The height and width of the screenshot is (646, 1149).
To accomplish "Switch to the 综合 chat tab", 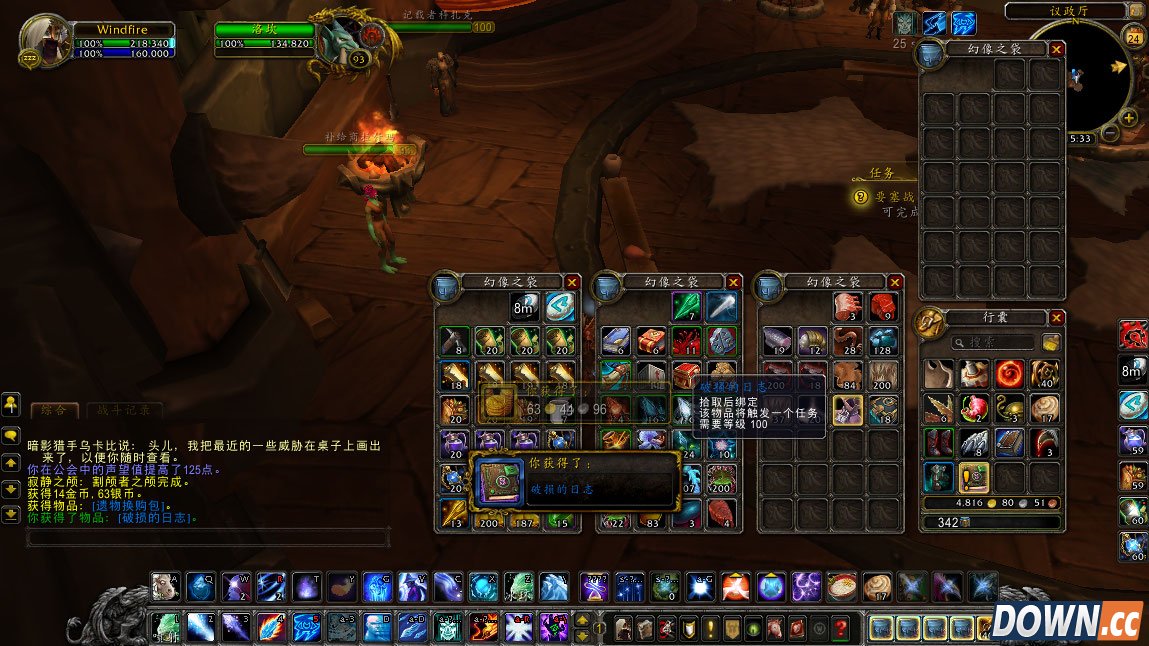I will click(54, 410).
